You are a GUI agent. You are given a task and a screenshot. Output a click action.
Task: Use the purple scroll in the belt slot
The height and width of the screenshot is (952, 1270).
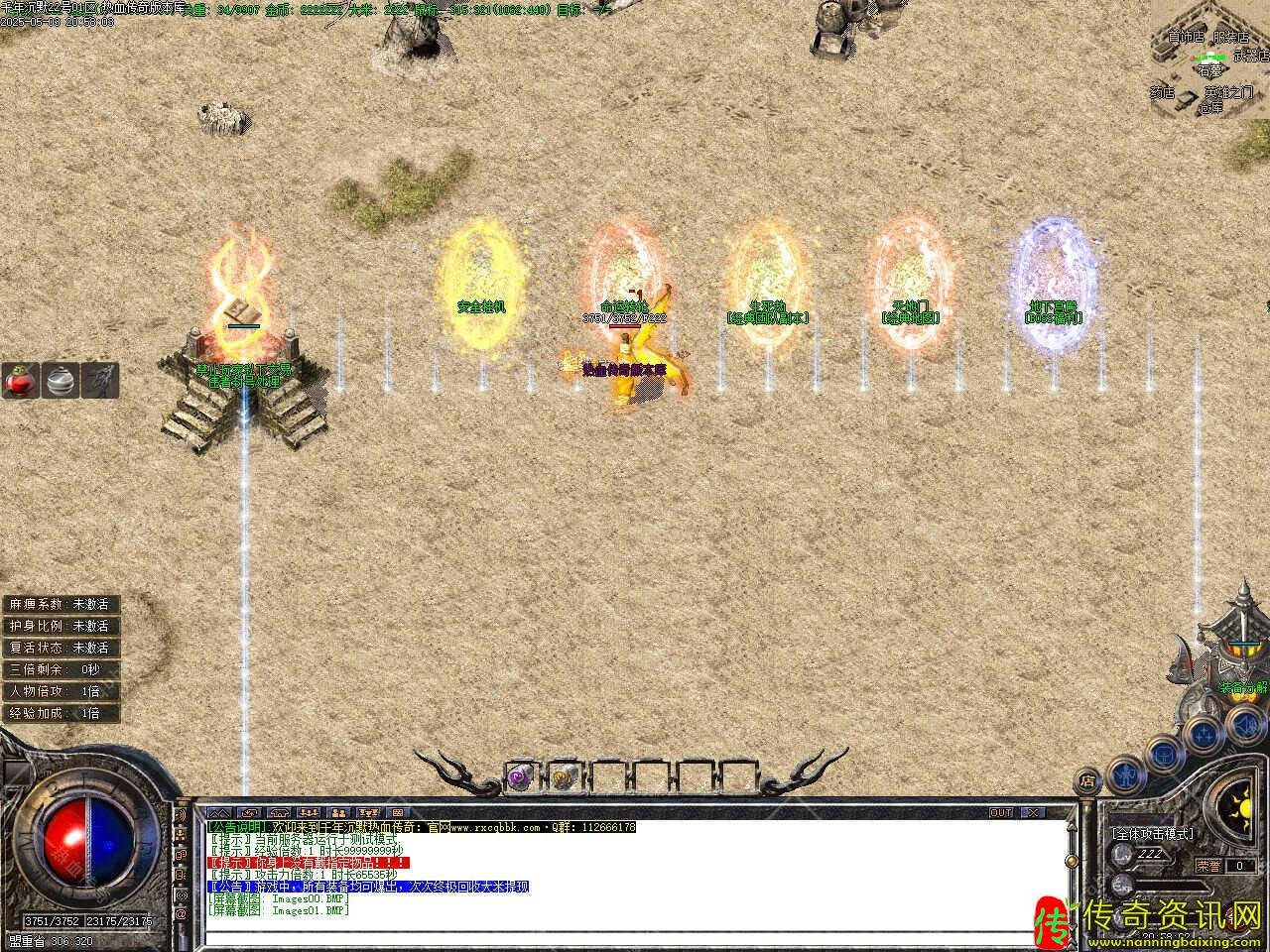tap(520, 777)
